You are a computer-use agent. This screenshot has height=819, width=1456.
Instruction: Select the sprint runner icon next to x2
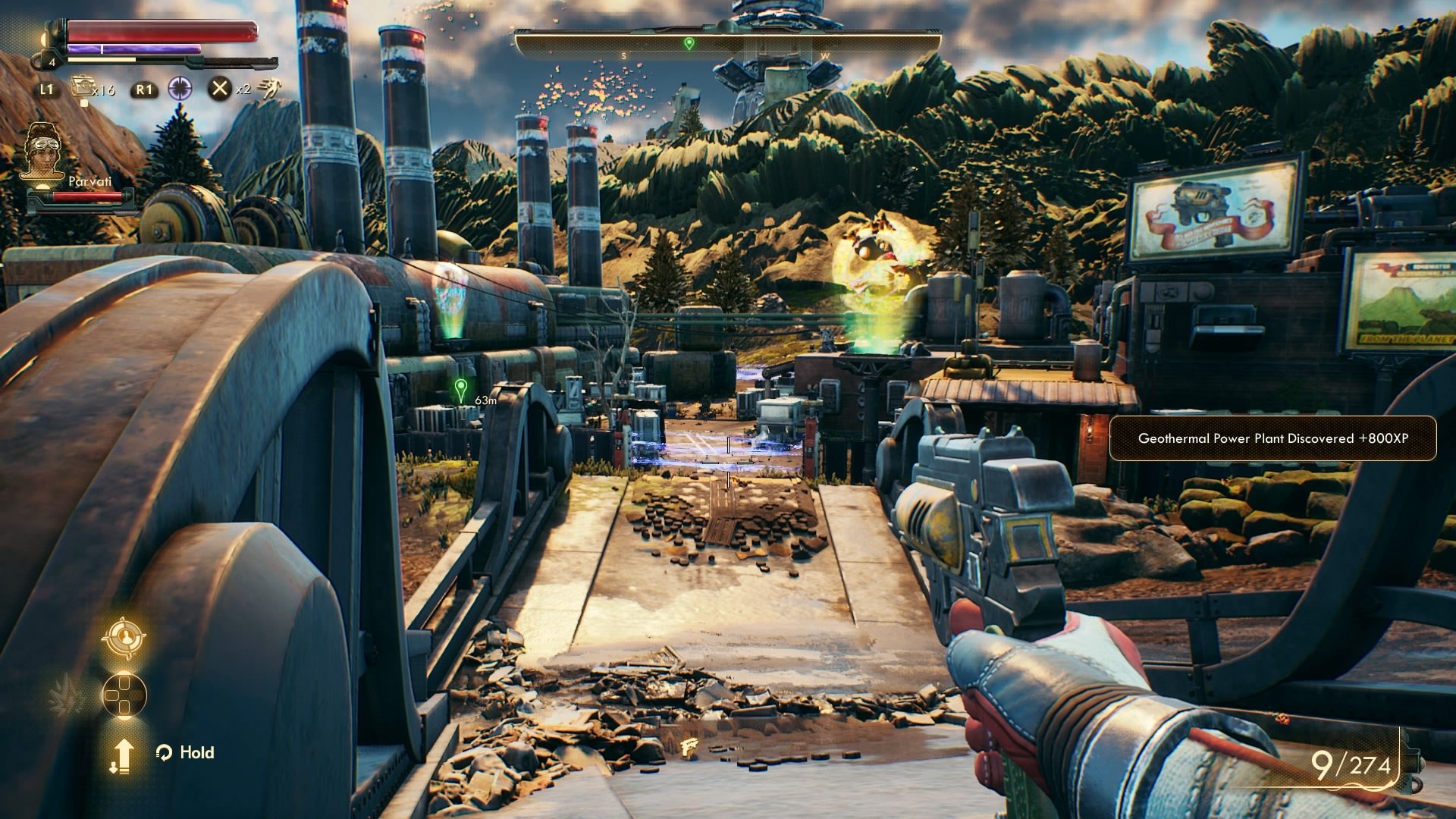coord(271,89)
